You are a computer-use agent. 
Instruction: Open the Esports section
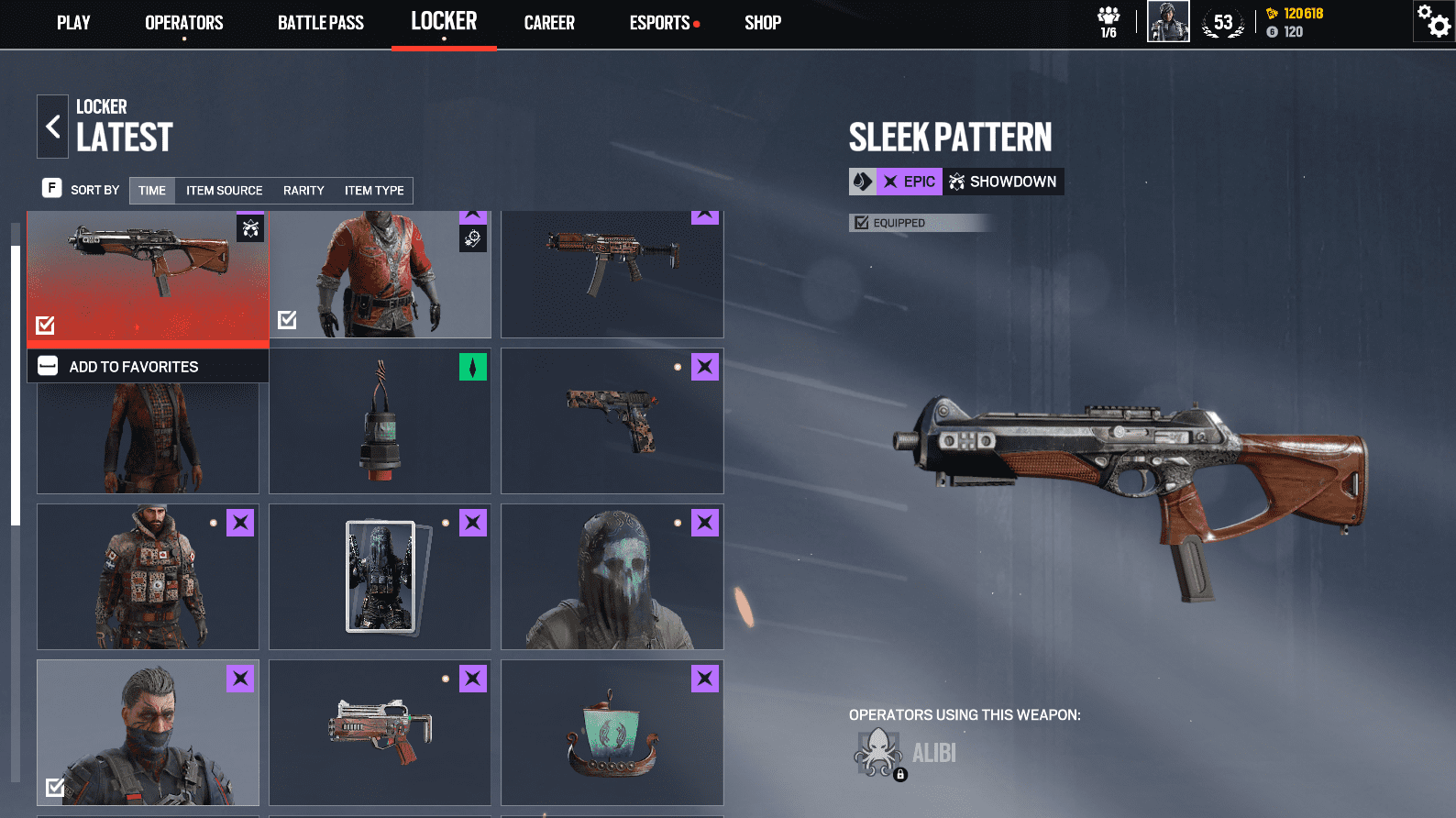660,23
